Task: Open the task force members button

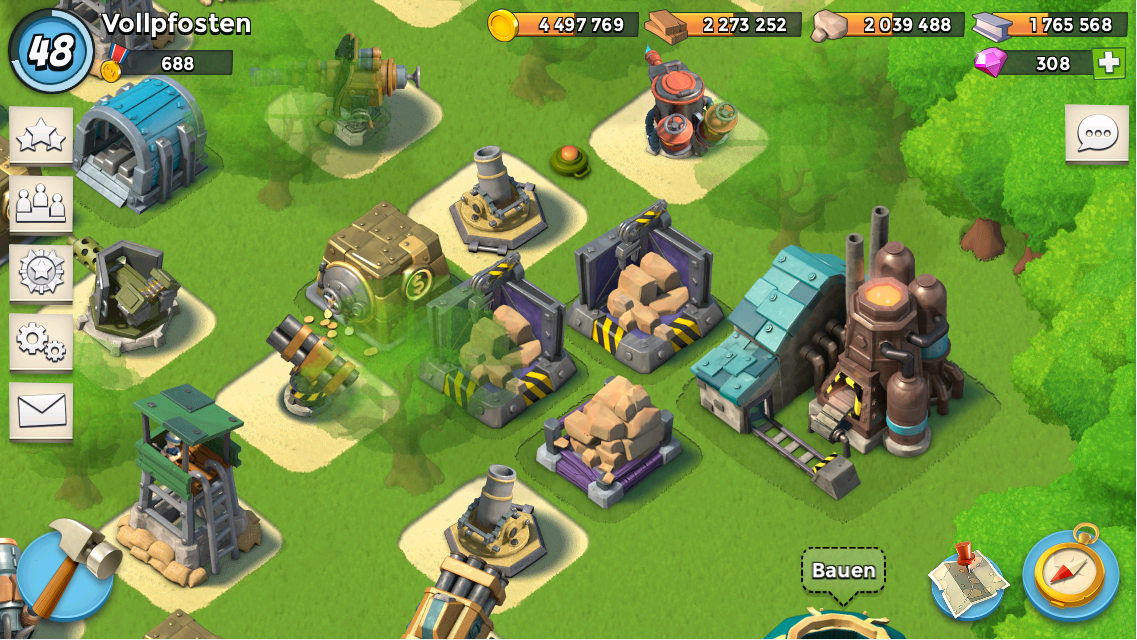Action: tap(41, 204)
